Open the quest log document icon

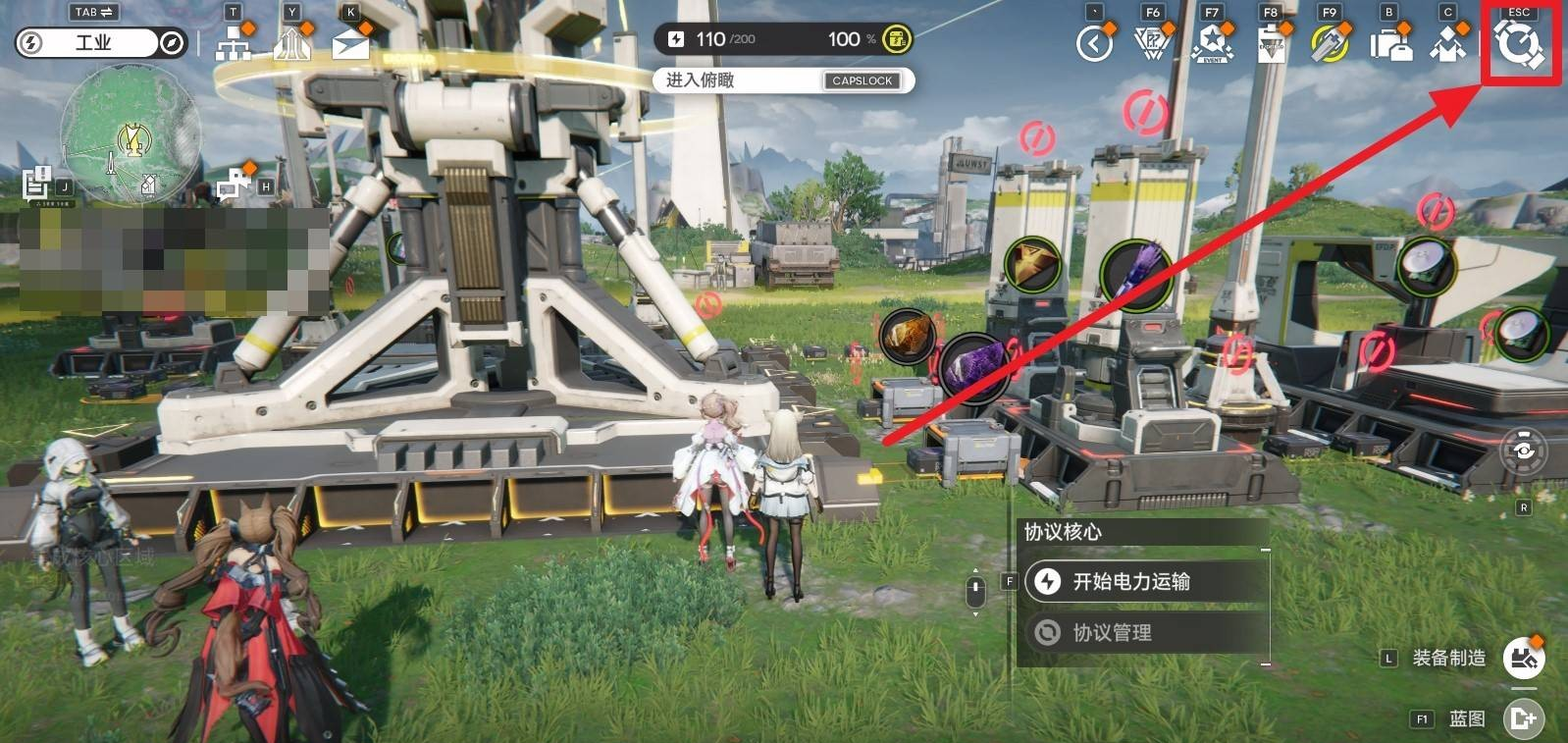point(37,183)
